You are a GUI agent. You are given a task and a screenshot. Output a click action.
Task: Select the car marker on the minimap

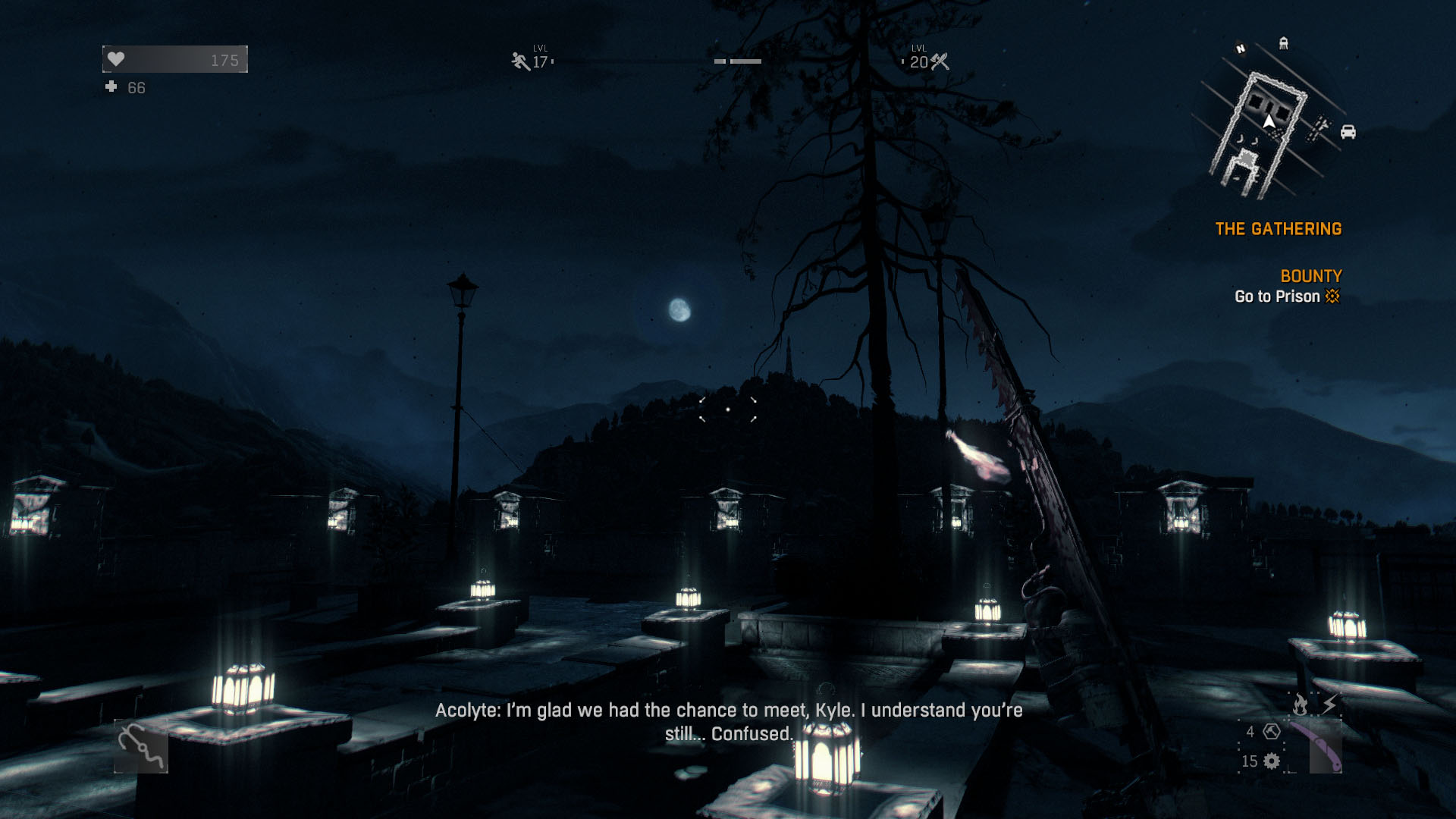[x=1348, y=132]
